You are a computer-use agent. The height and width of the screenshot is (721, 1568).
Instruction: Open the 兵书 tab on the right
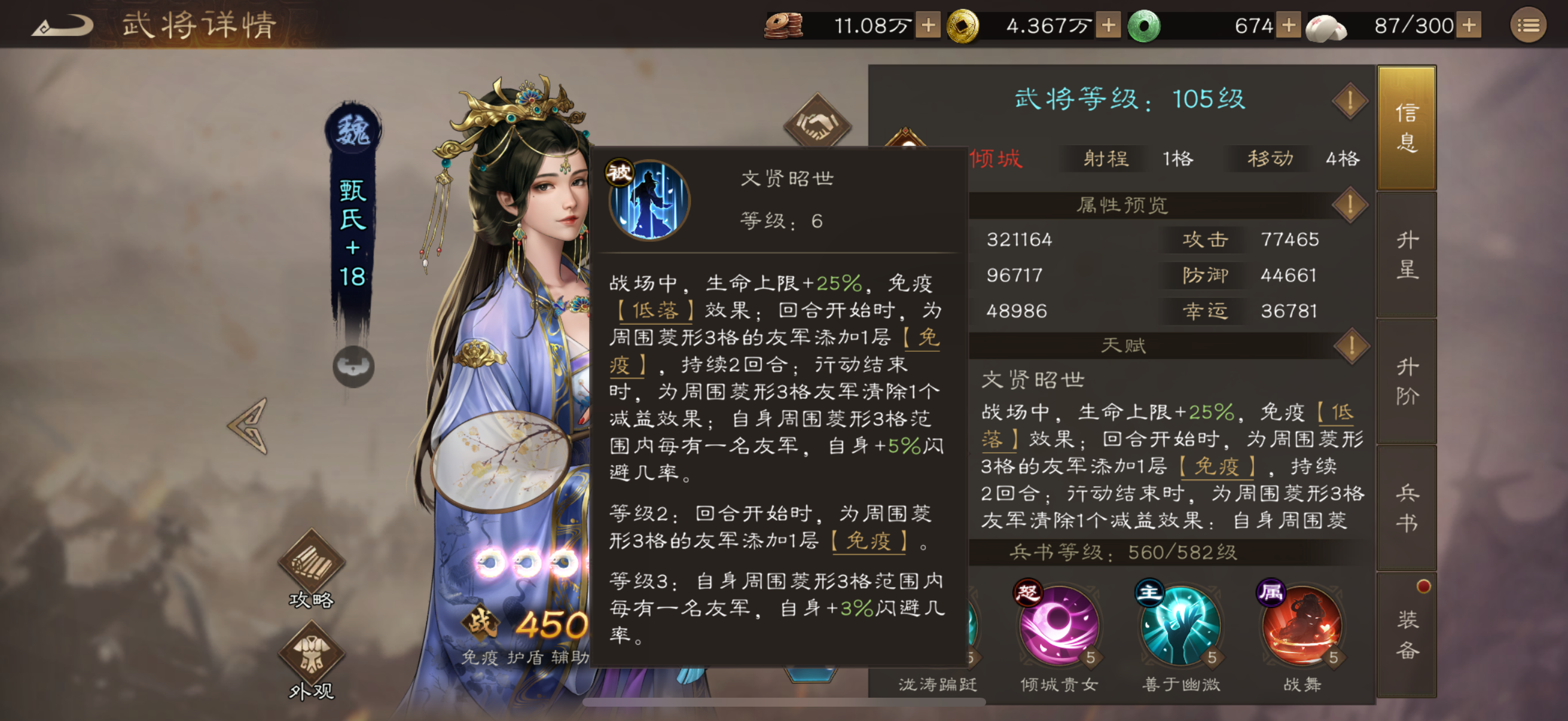coord(1407,508)
